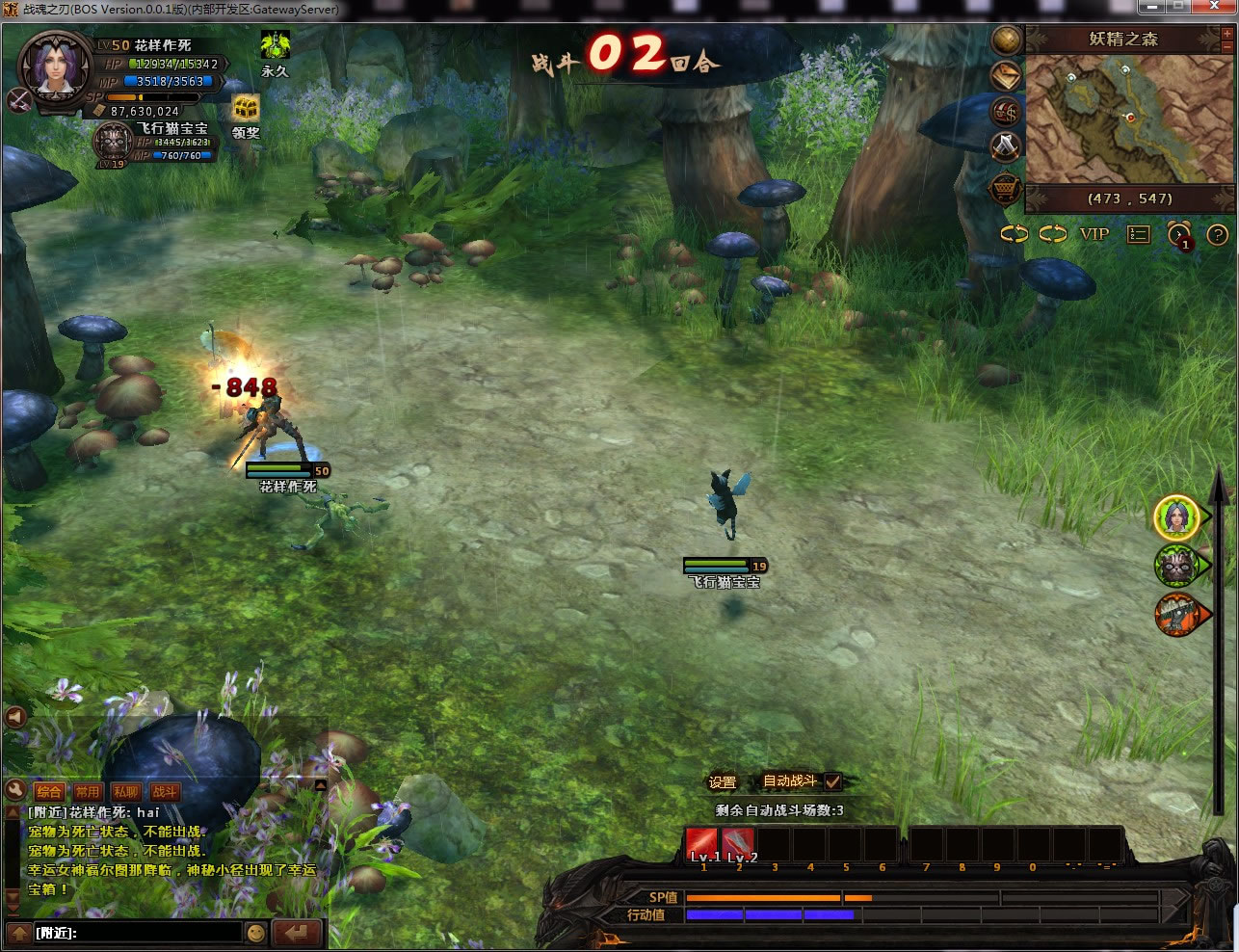The height and width of the screenshot is (952, 1239).
Task: Open the shopping cart store icon
Action: 1006,188
